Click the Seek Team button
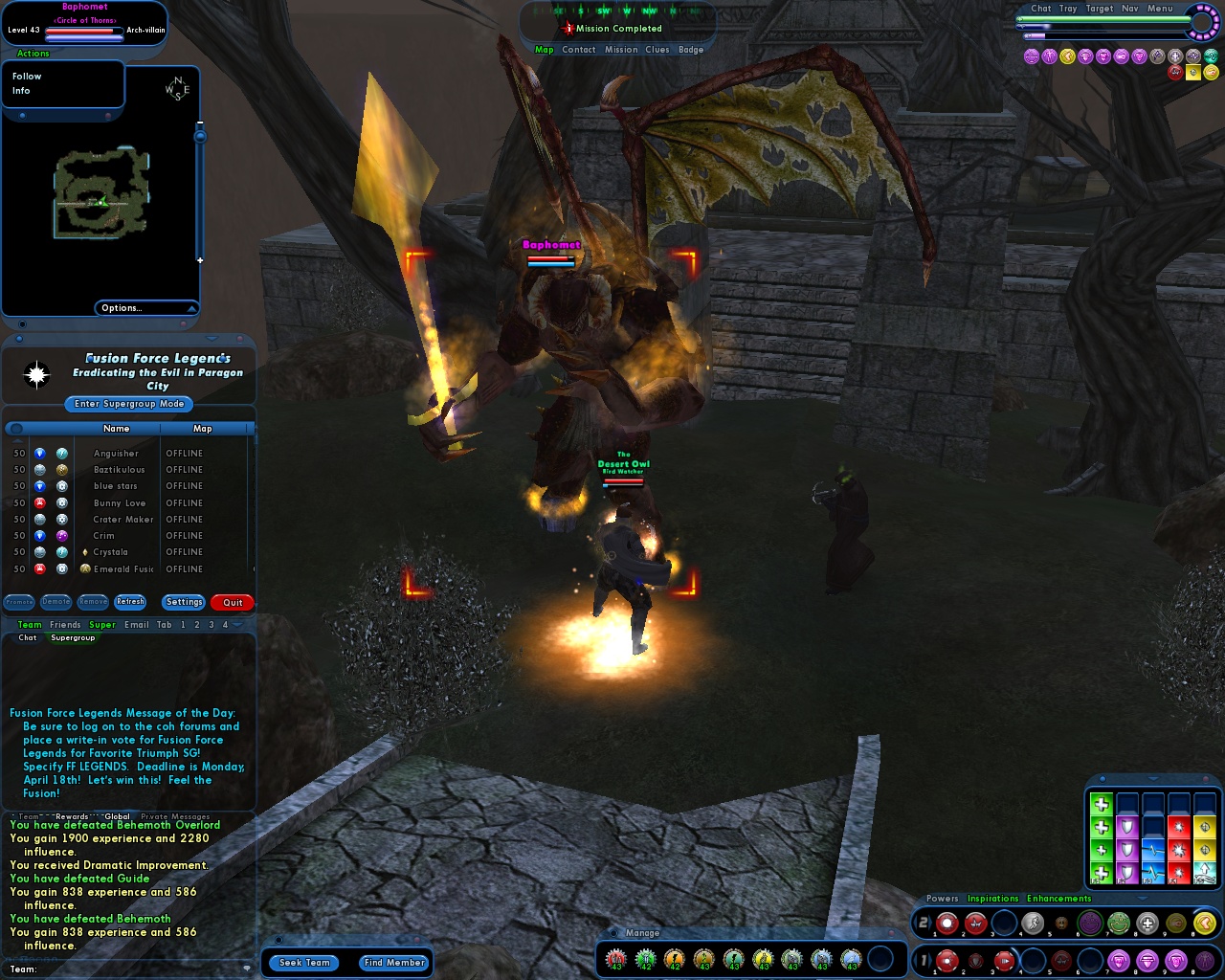 coord(303,963)
